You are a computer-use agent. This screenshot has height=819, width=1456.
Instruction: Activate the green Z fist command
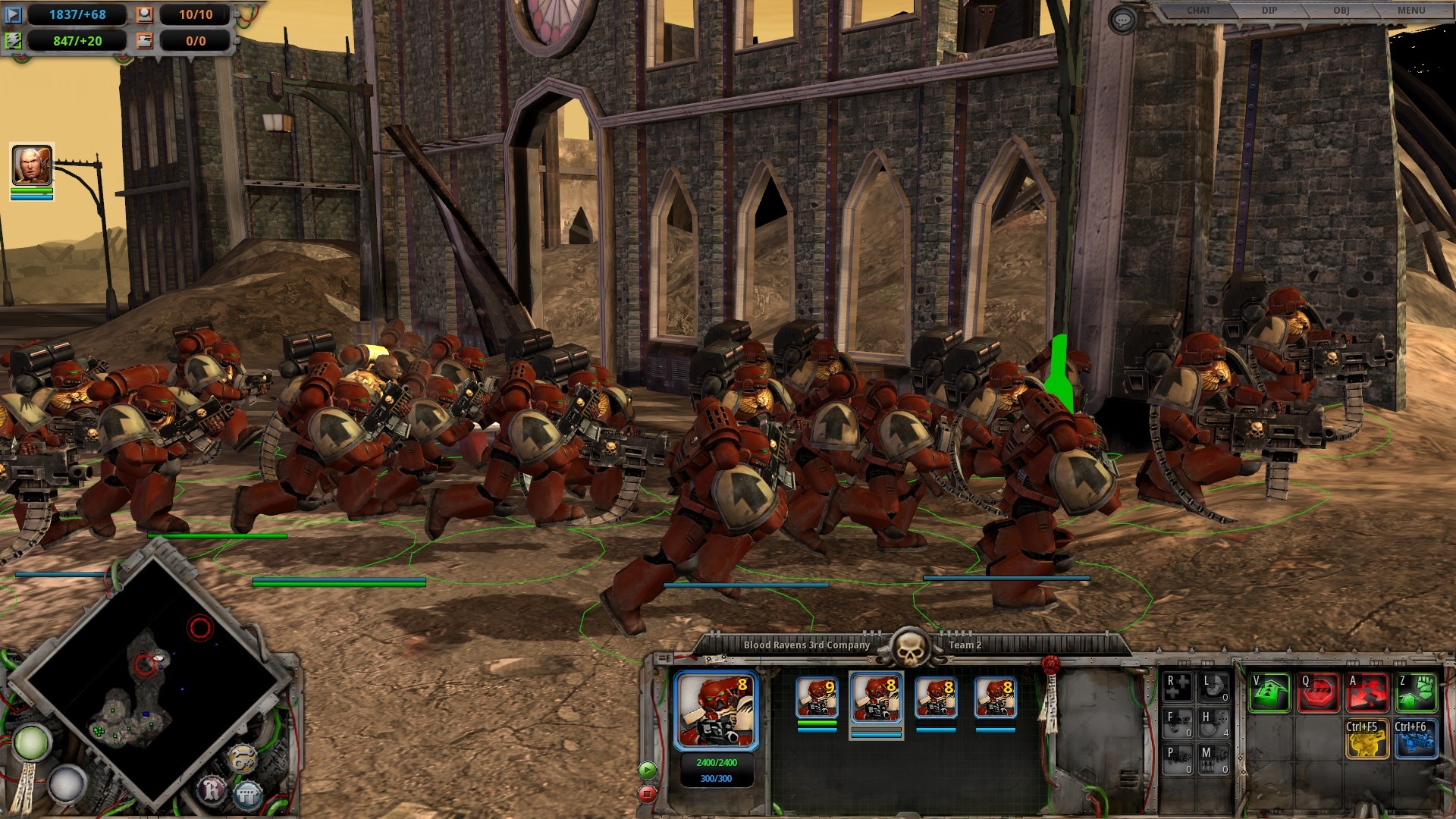click(1416, 692)
